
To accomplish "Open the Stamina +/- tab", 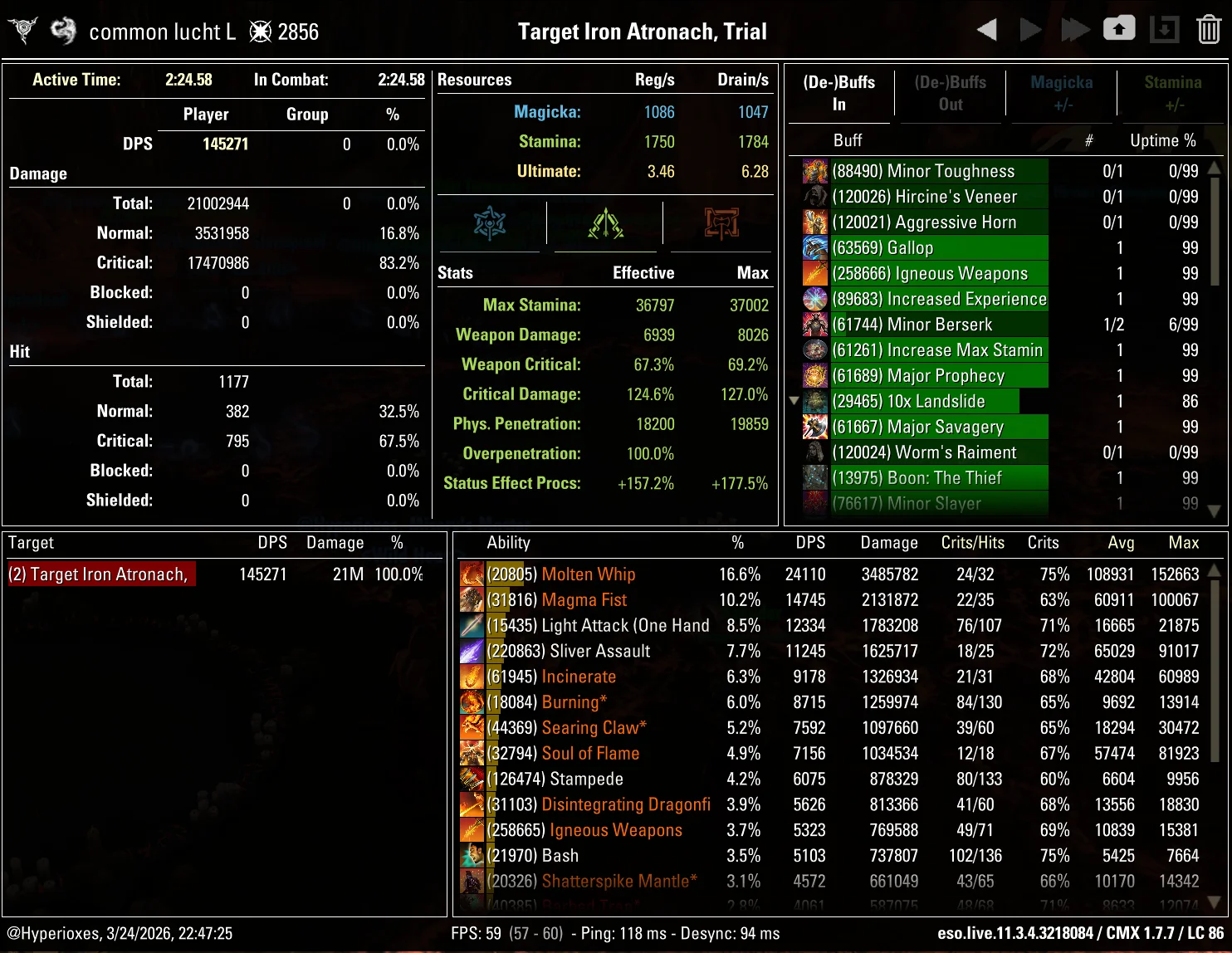I will pyautogui.click(x=1172, y=93).
